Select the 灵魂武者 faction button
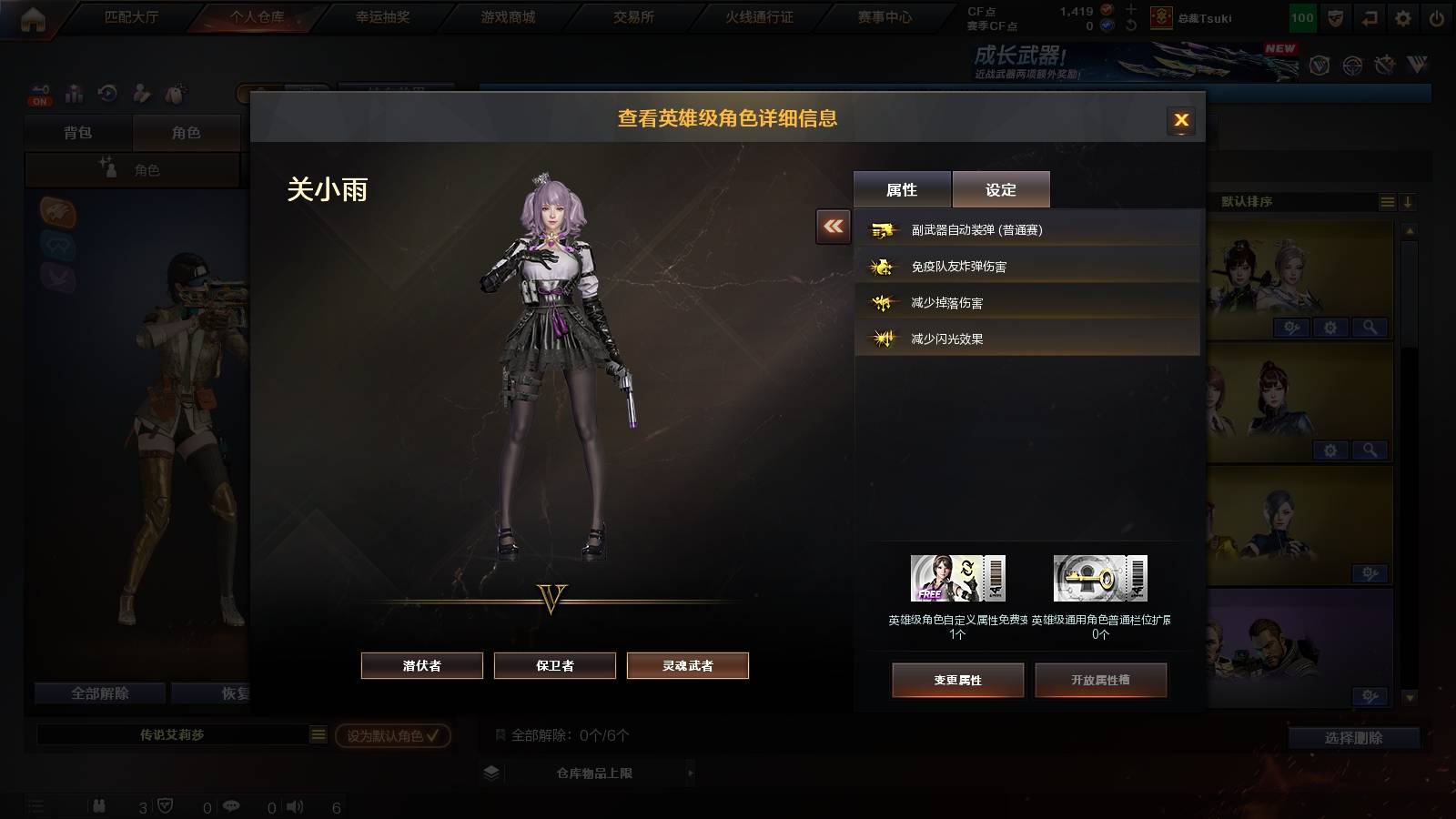This screenshot has width=1456, height=819. [687, 665]
